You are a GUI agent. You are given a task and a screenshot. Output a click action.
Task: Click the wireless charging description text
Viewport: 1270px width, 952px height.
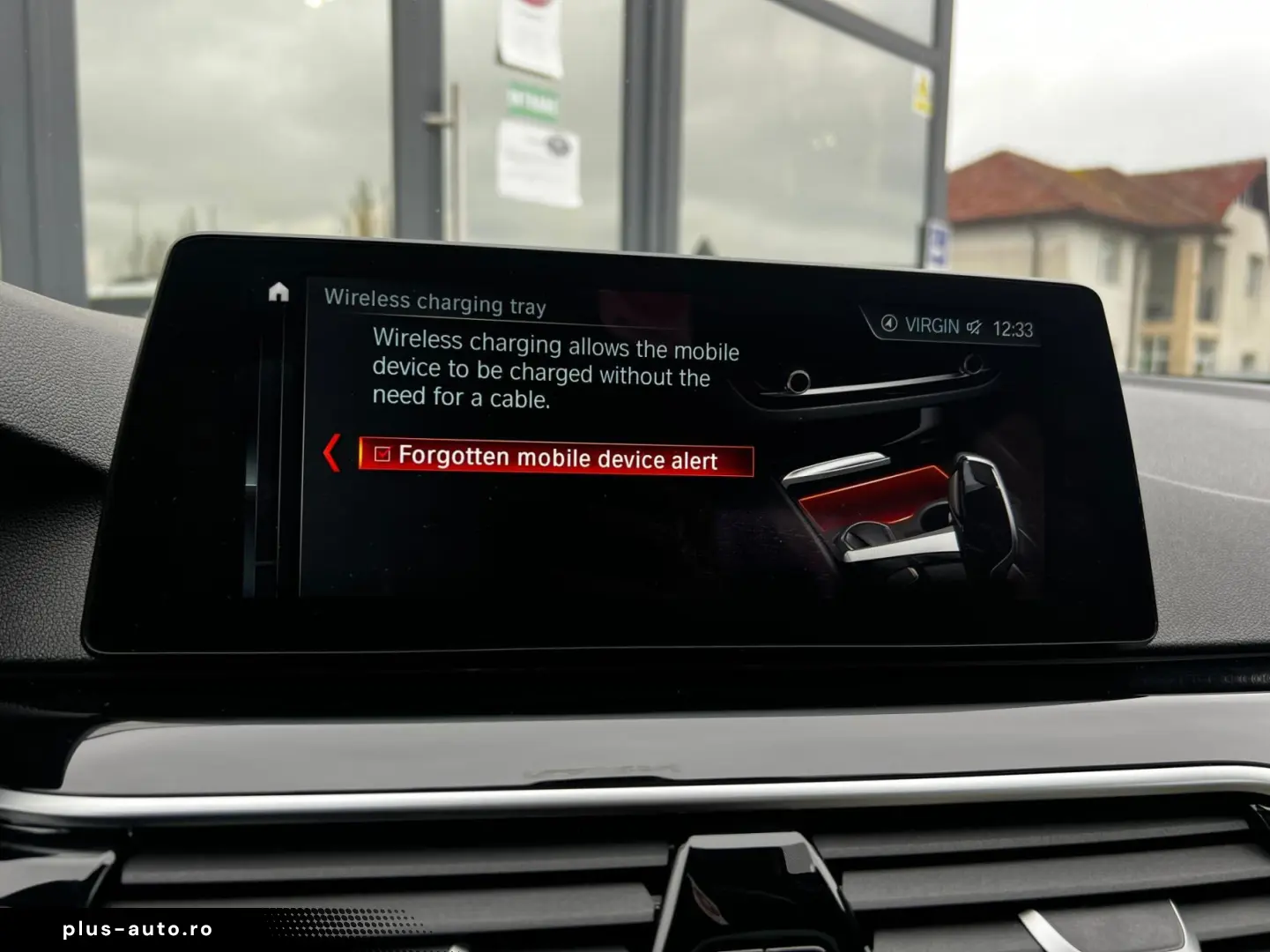[x=554, y=372]
